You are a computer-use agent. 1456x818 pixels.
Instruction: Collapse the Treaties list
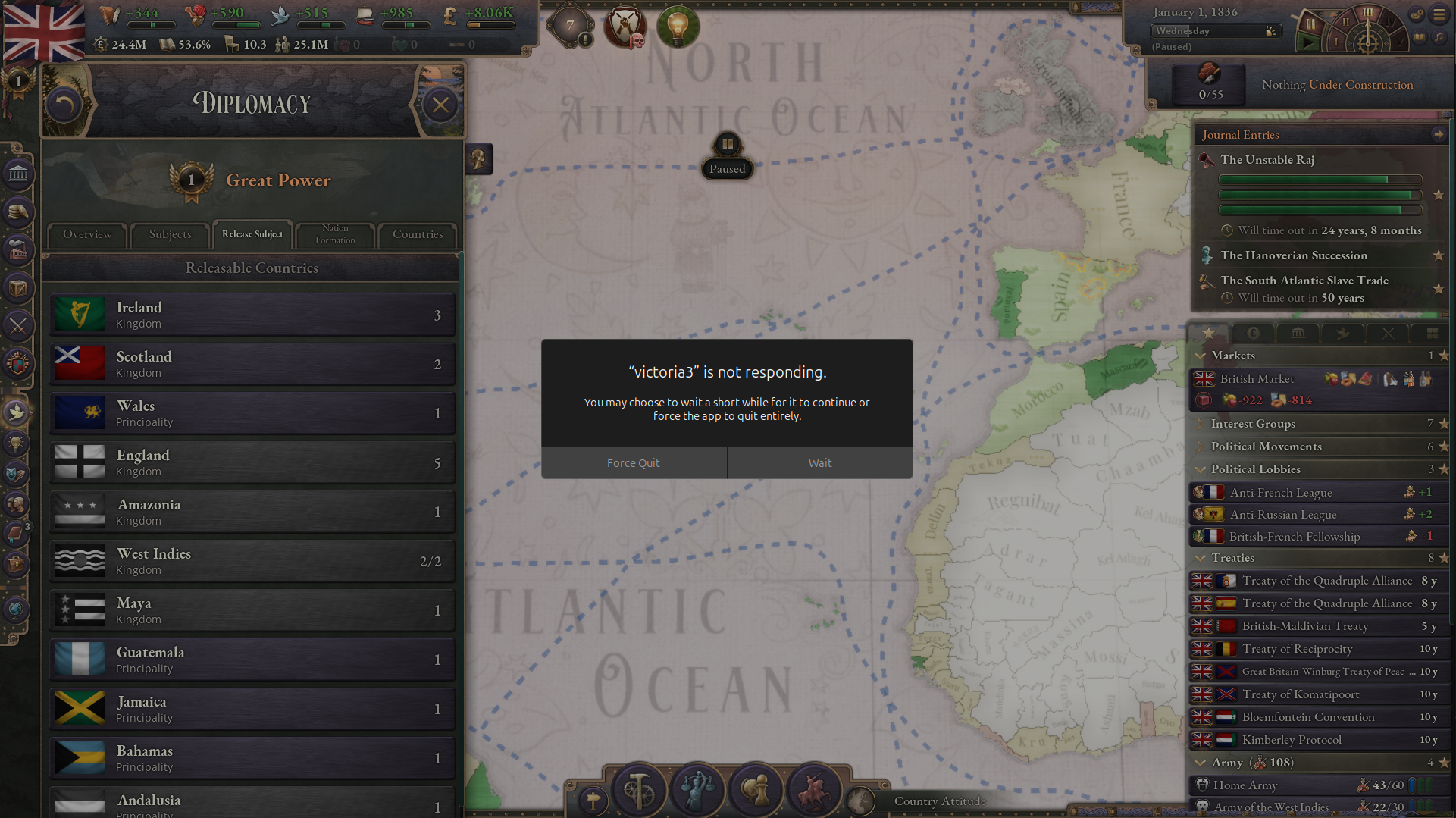point(1201,558)
